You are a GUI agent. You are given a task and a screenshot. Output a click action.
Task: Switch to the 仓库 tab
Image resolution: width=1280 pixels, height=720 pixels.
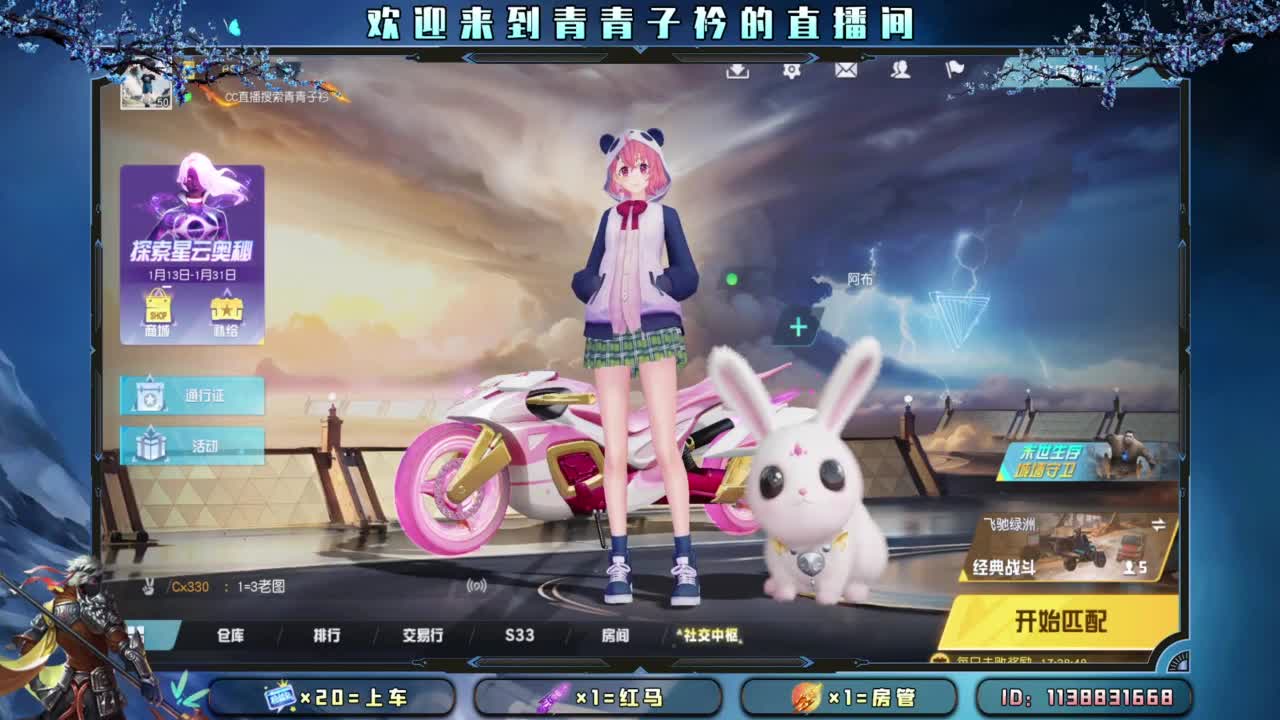click(232, 635)
